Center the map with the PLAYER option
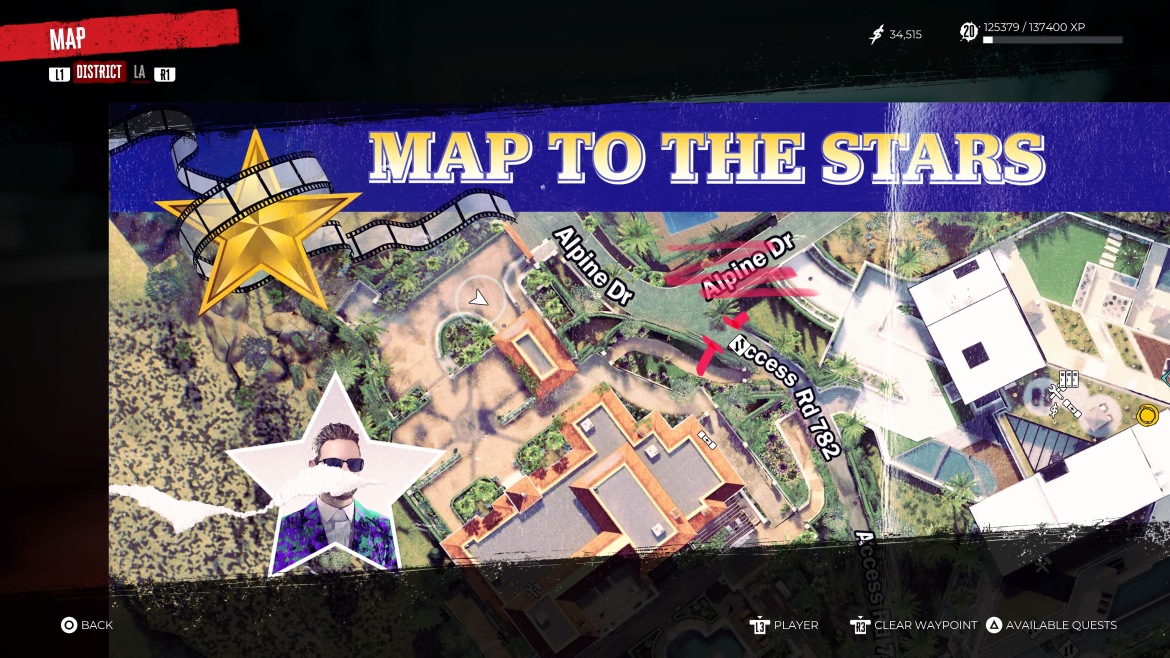 [x=785, y=625]
